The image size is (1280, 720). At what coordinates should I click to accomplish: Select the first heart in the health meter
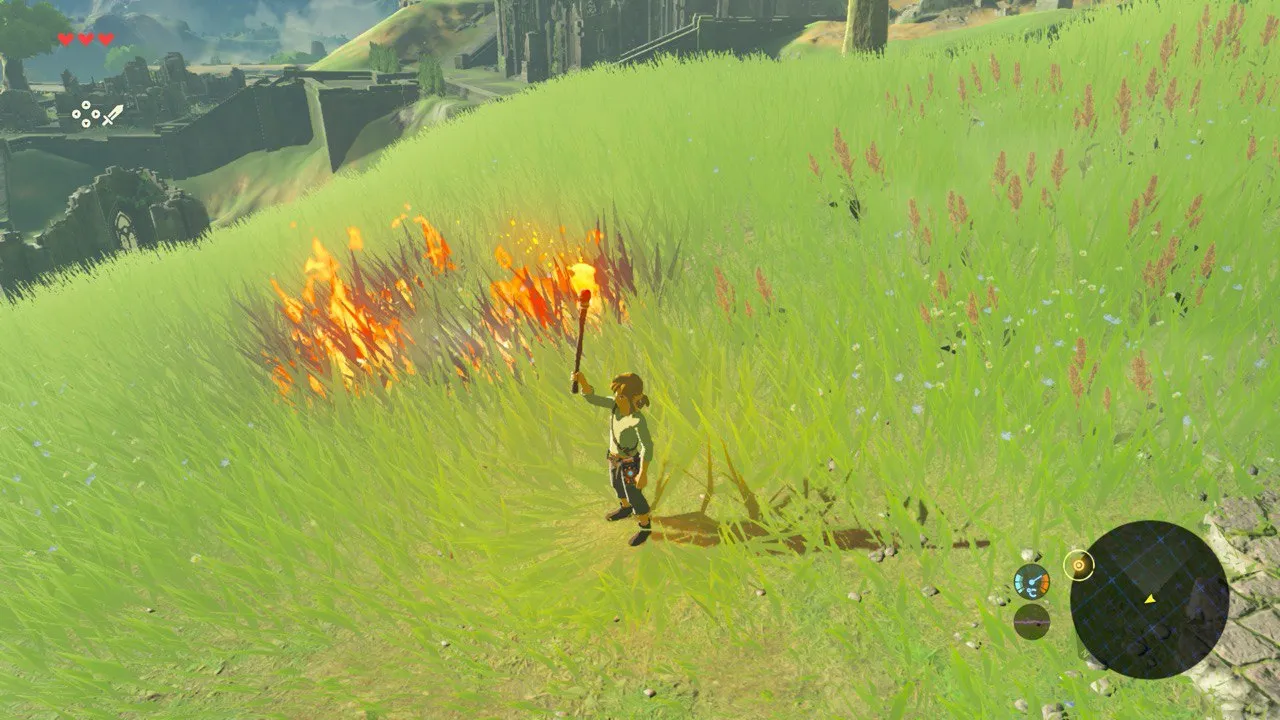(65, 40)
